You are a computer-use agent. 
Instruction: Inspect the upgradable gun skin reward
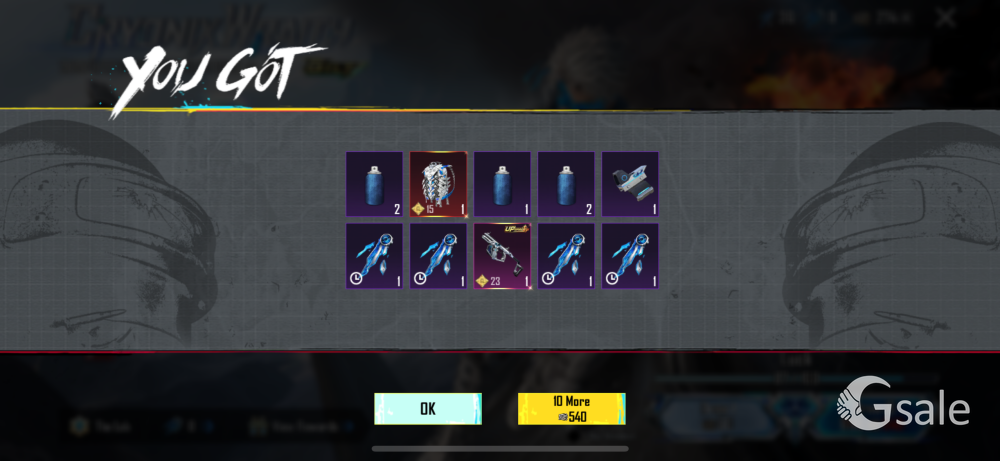click(x=502, y=256)
